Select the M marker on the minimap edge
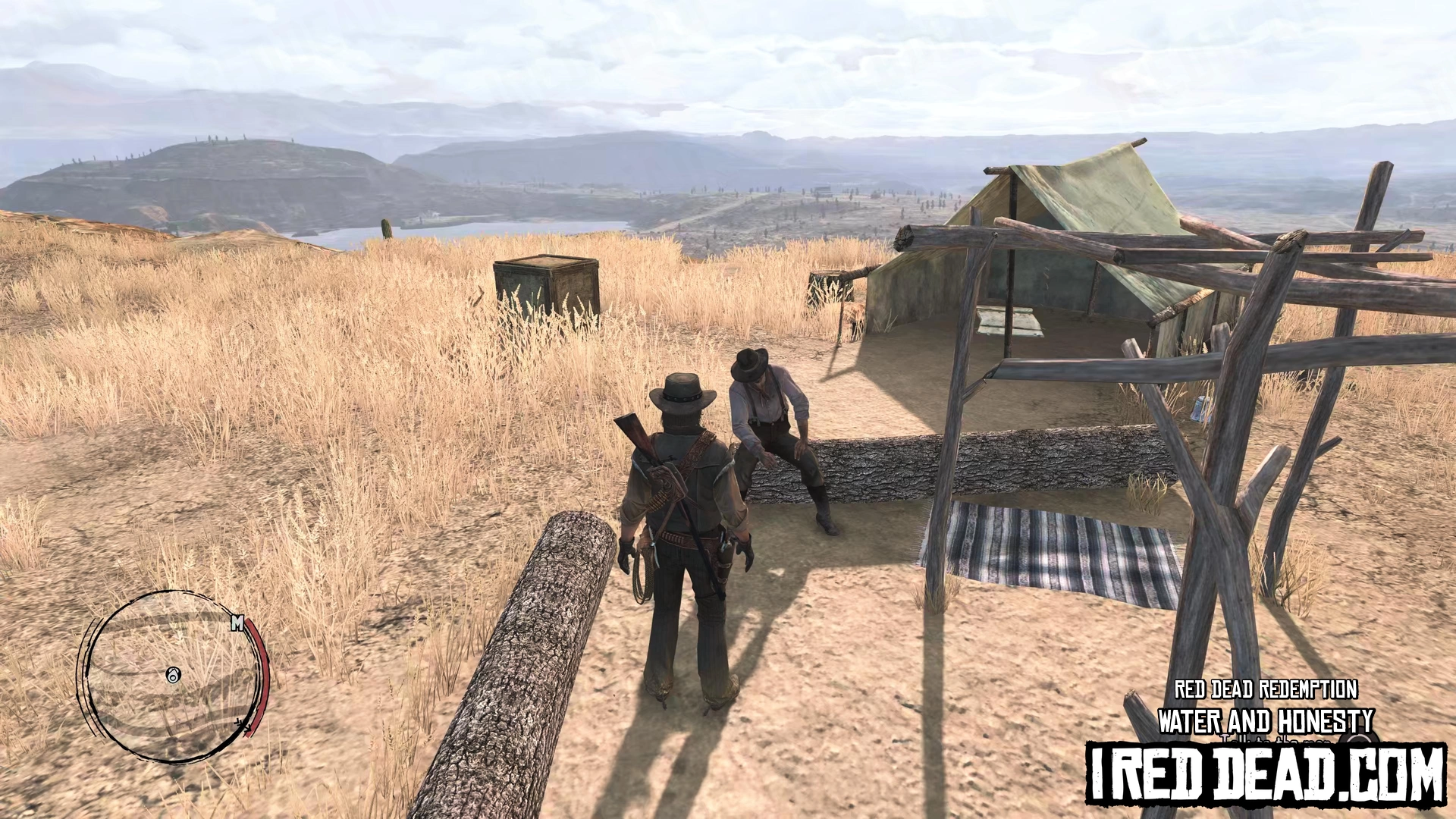This screenshot has height=819, width=1456. click(x=237, y=623)
